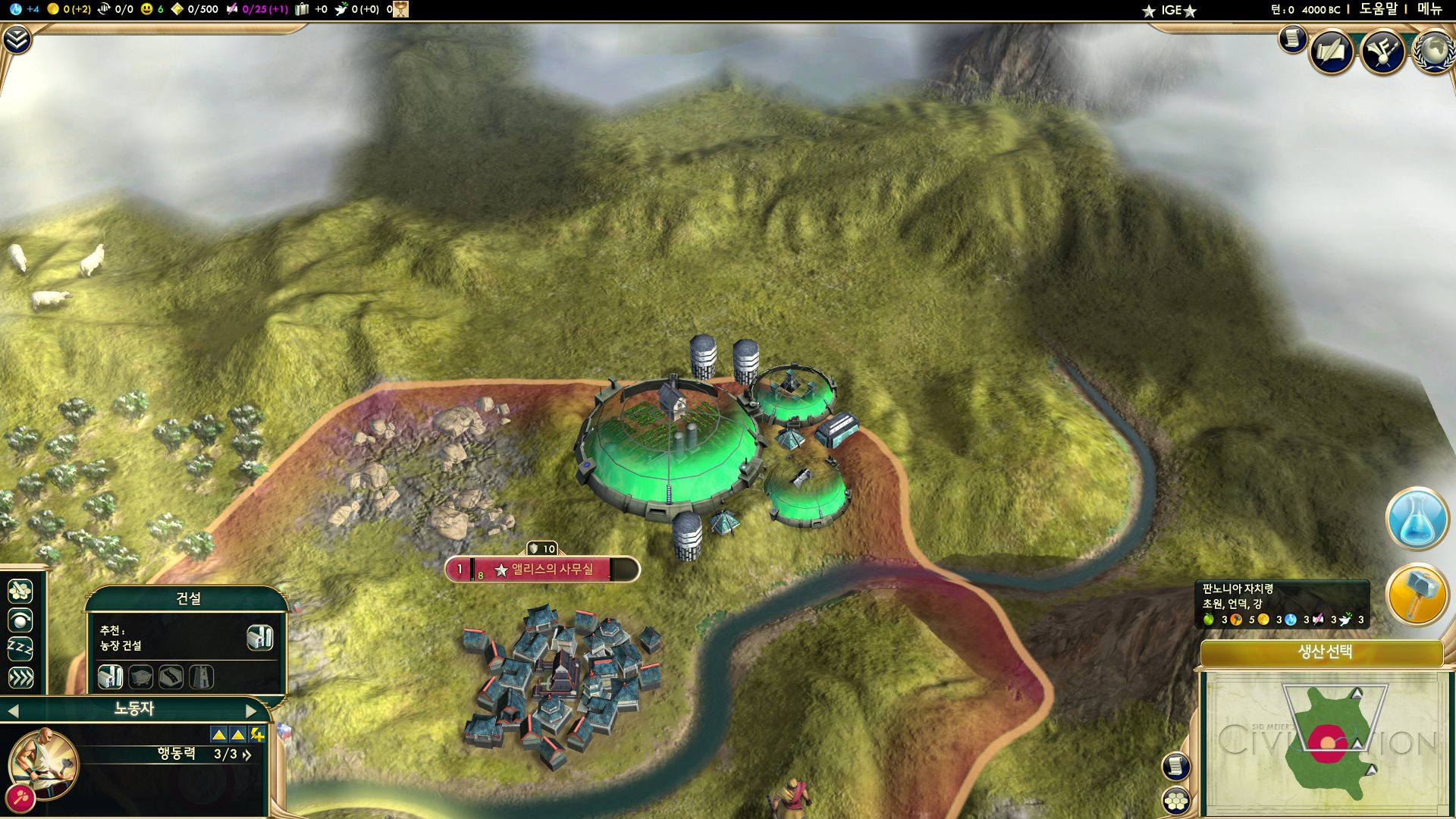Select the road build action icon
The image size is (1456, 819).
(171, 676)
